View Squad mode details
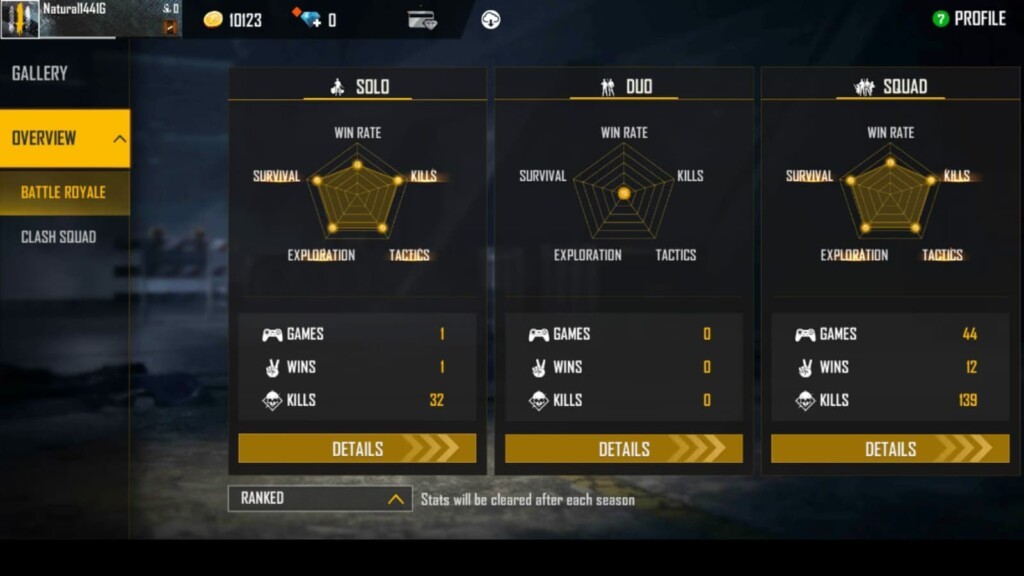Image resolution: width=1024 pixels, height=576 pixels. (x=890, y=449)
